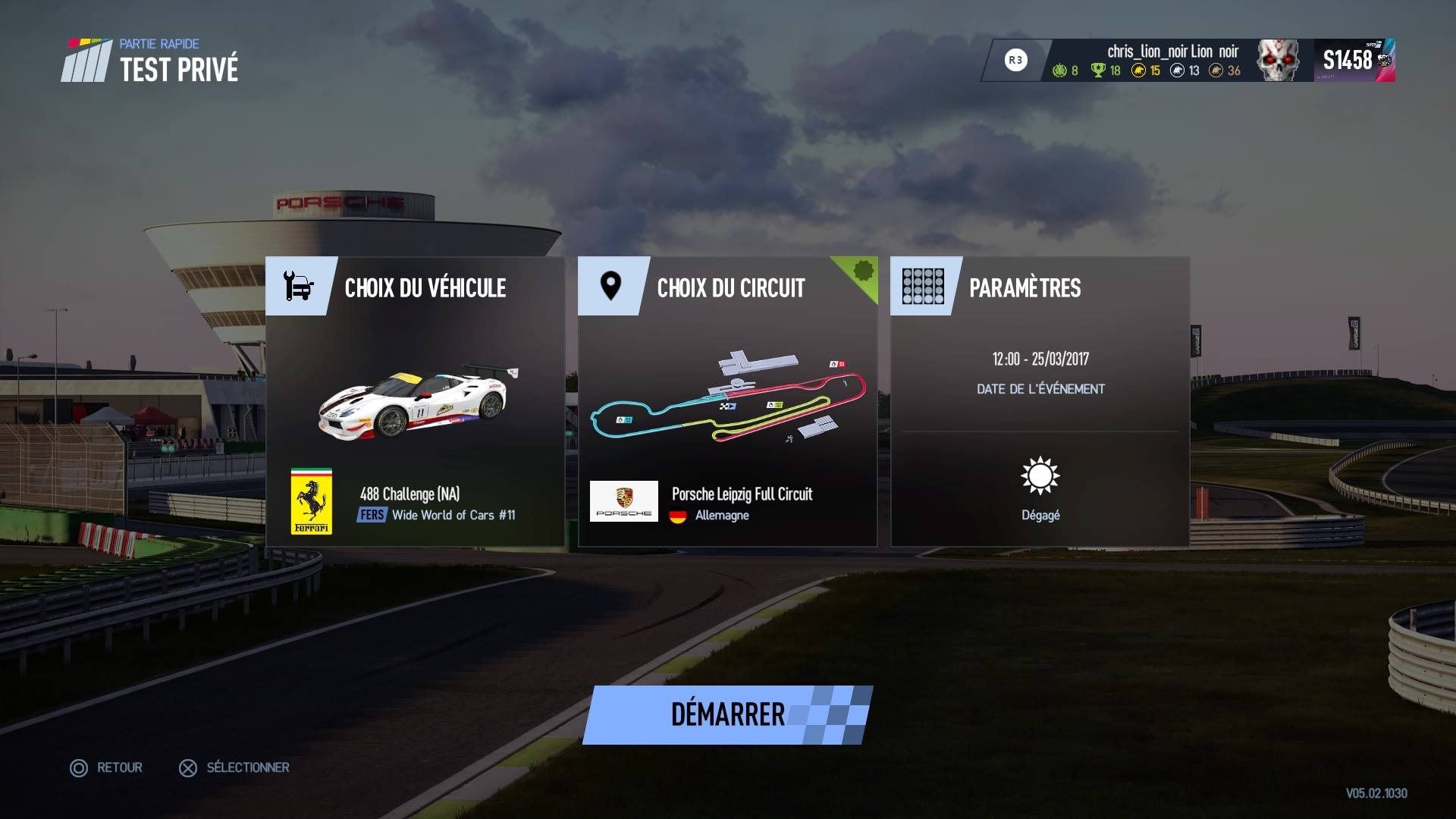Screen dimensions: 1456x819
Task: Select the Retour option
Action: click(107, 767)
